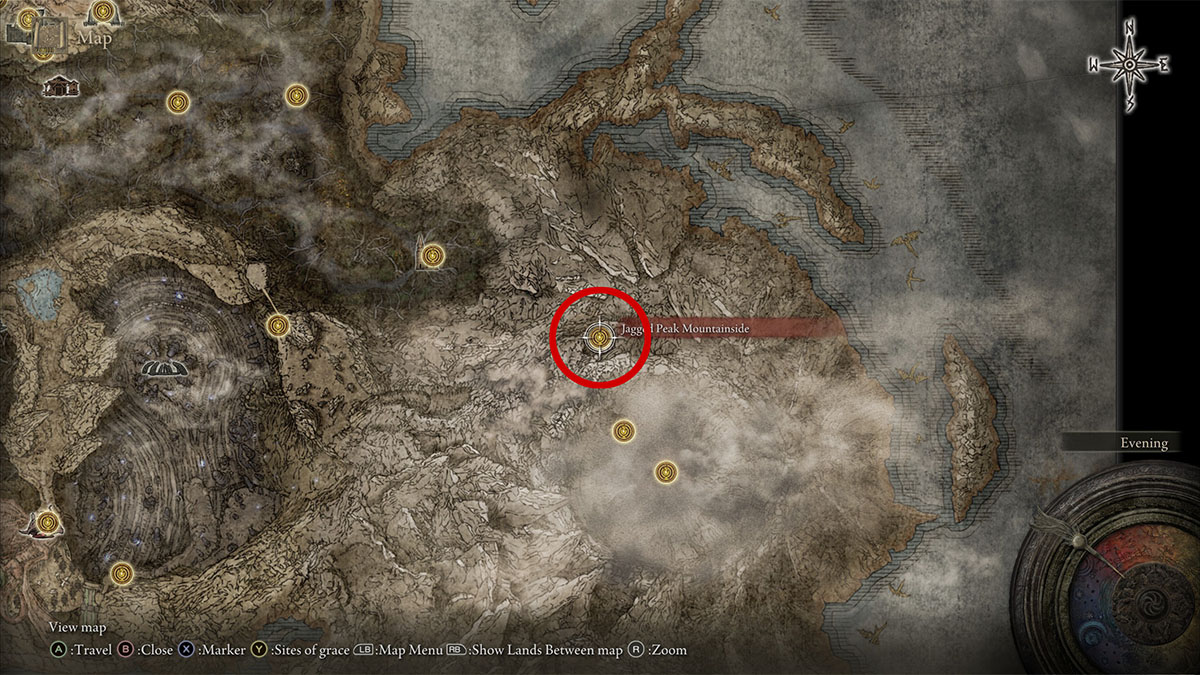Select the Jagged Peak Mountainside site of grace
Screen dimensions: 1200x675
[x=599, y=338]
